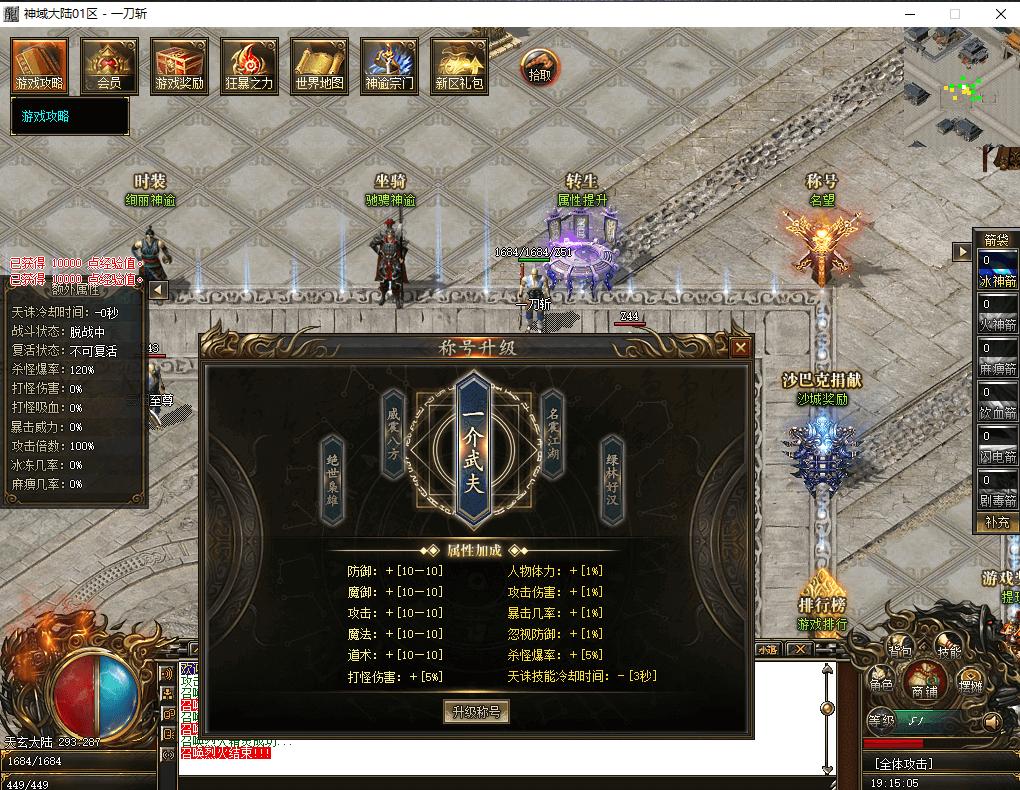
Task: Choose the 绿林好汉 title banner
Action: pyautogui.click(x=612, y=480)
